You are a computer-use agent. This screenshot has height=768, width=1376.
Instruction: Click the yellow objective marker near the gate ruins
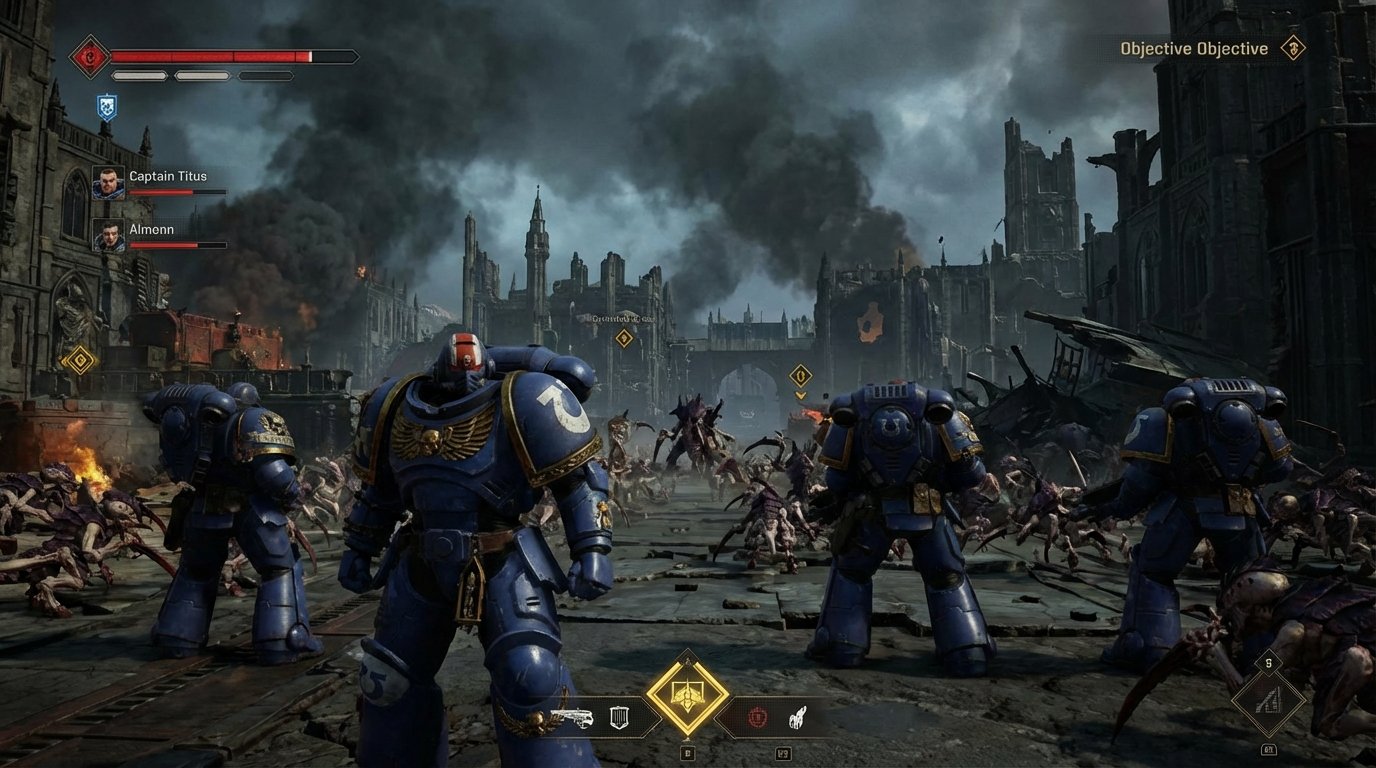pyautogui.click(x=799, y=375)
